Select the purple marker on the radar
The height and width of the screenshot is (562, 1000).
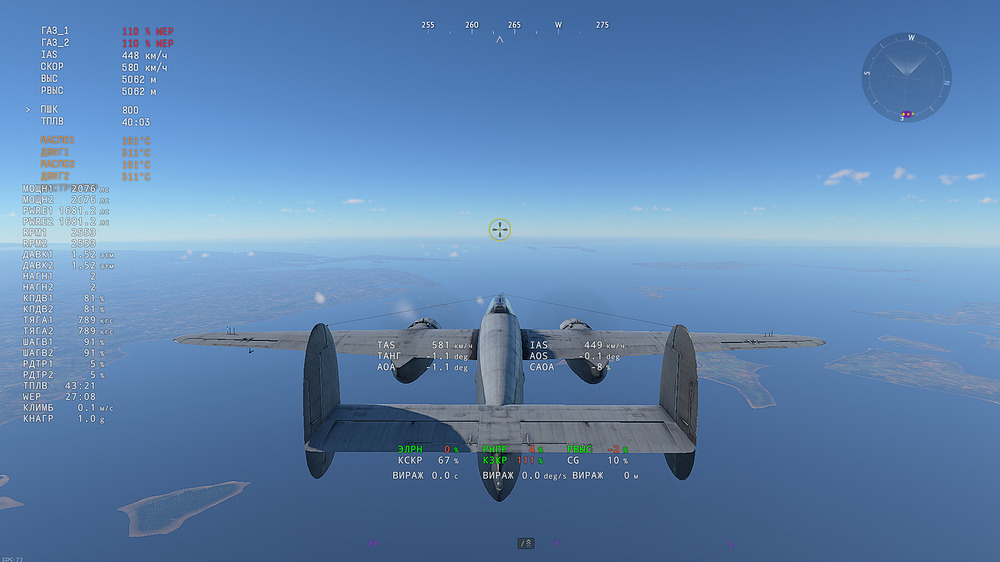905,113
